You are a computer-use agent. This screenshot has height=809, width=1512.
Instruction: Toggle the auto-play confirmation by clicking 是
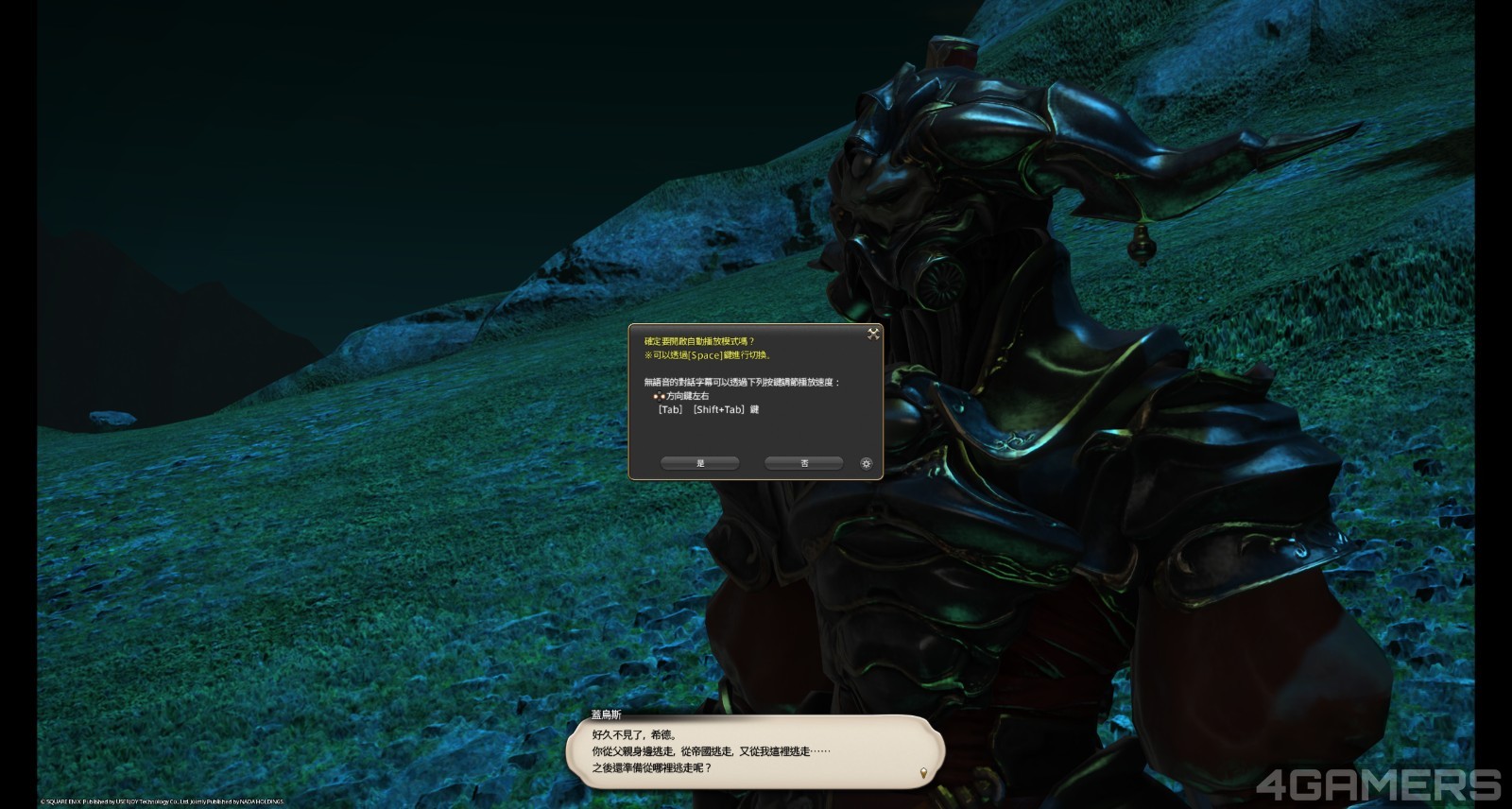point(700,463)
